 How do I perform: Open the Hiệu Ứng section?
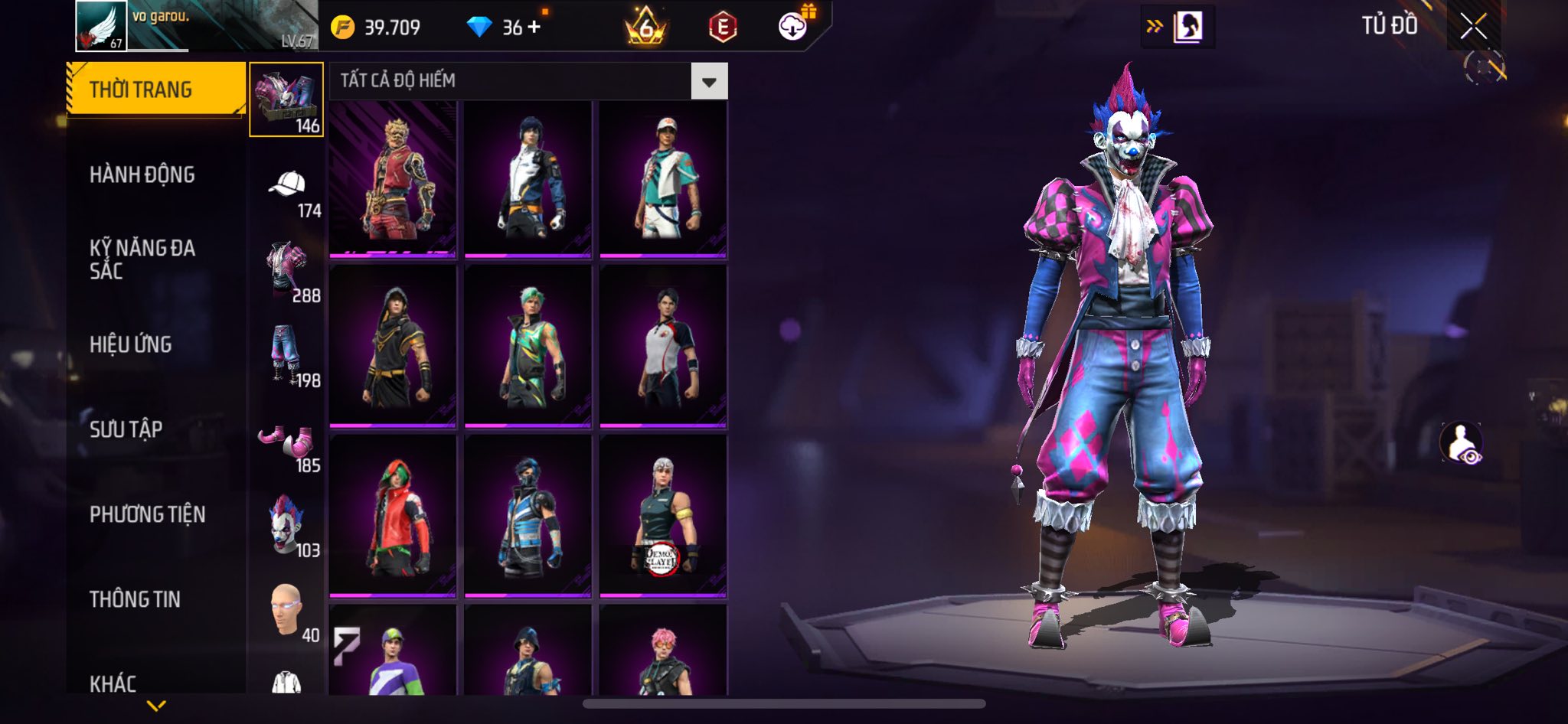pos(131,344)
